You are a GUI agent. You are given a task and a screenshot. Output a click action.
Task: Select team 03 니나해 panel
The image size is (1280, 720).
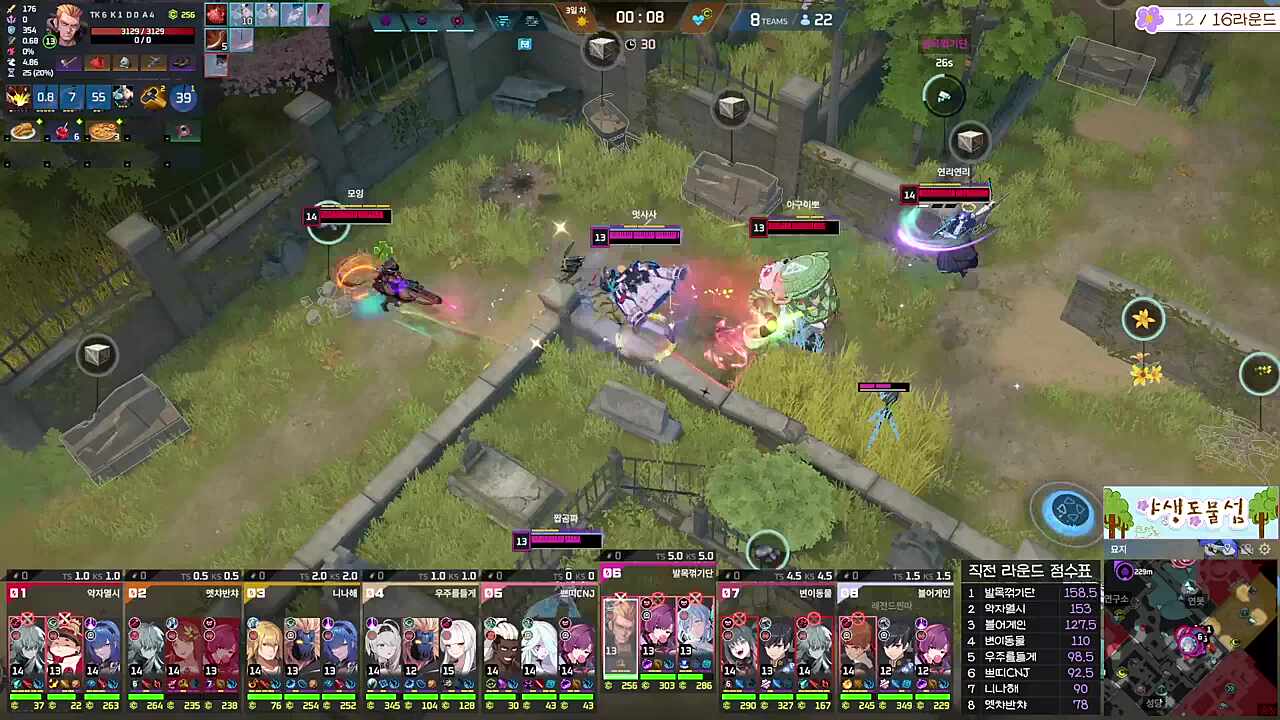[302, 640]
